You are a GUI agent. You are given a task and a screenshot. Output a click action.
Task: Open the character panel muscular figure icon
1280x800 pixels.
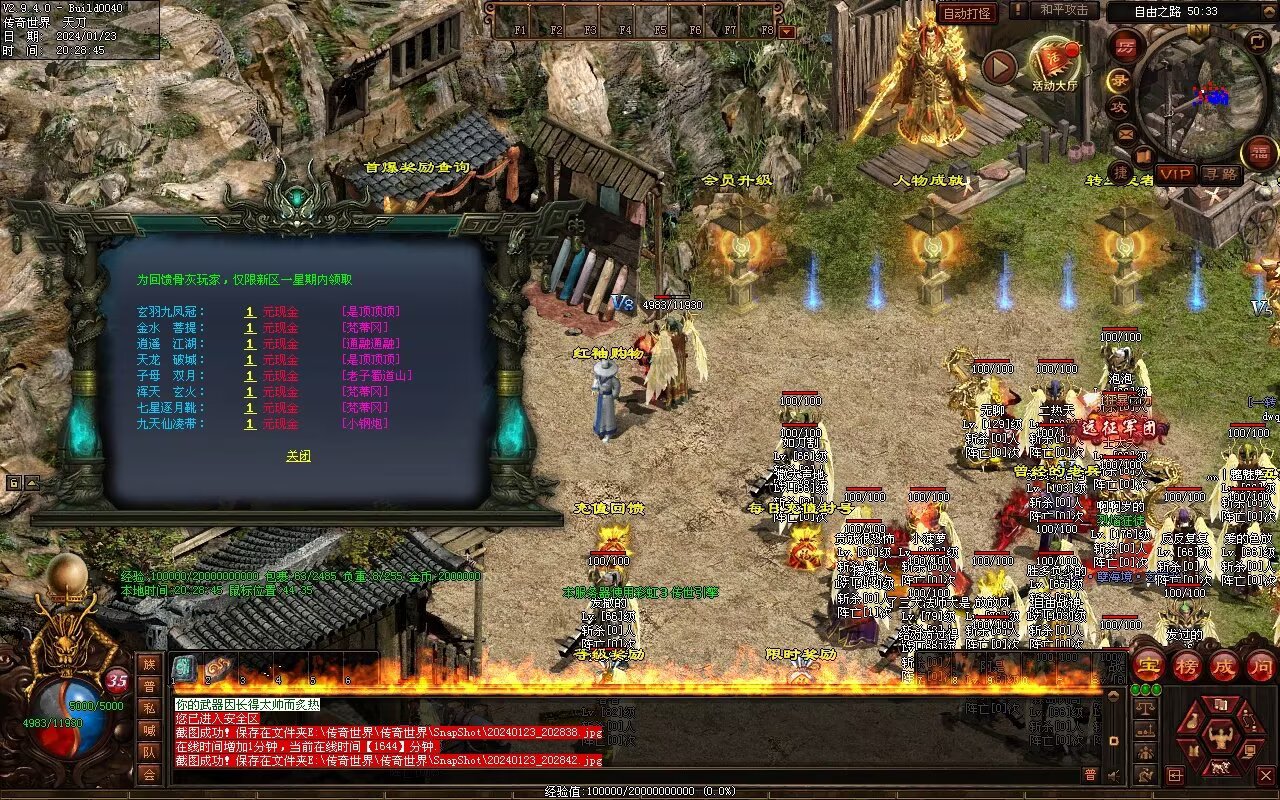(x=1220, y=738)
